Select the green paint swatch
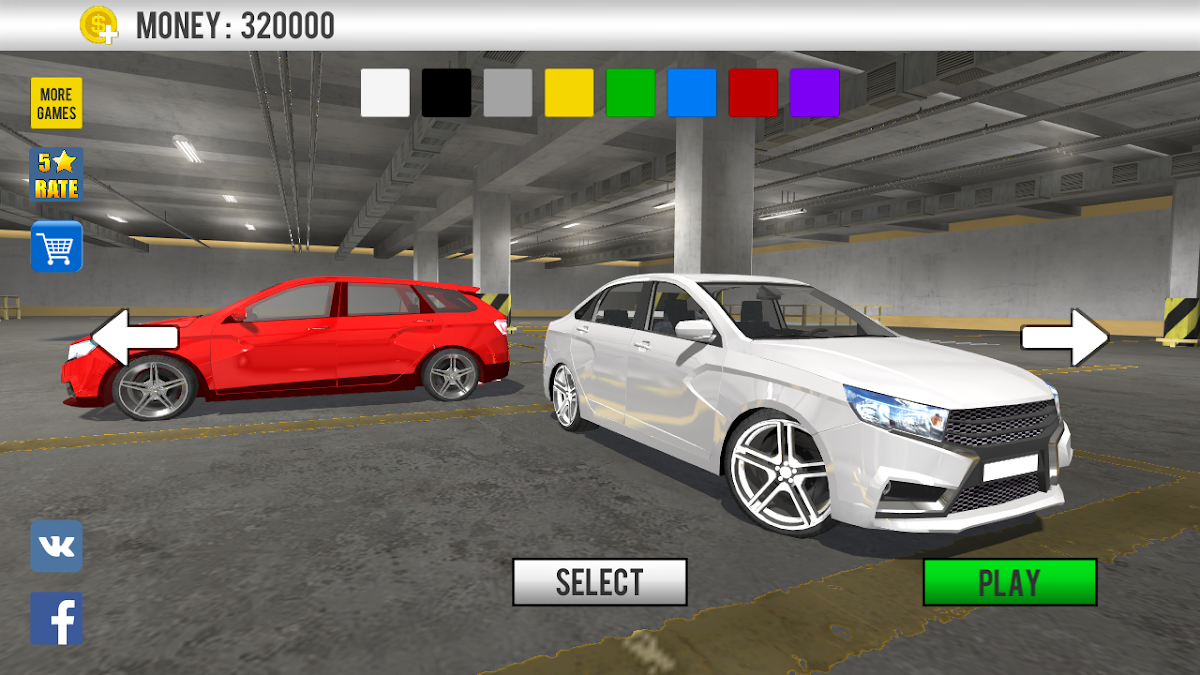 [x=630, y=93]
